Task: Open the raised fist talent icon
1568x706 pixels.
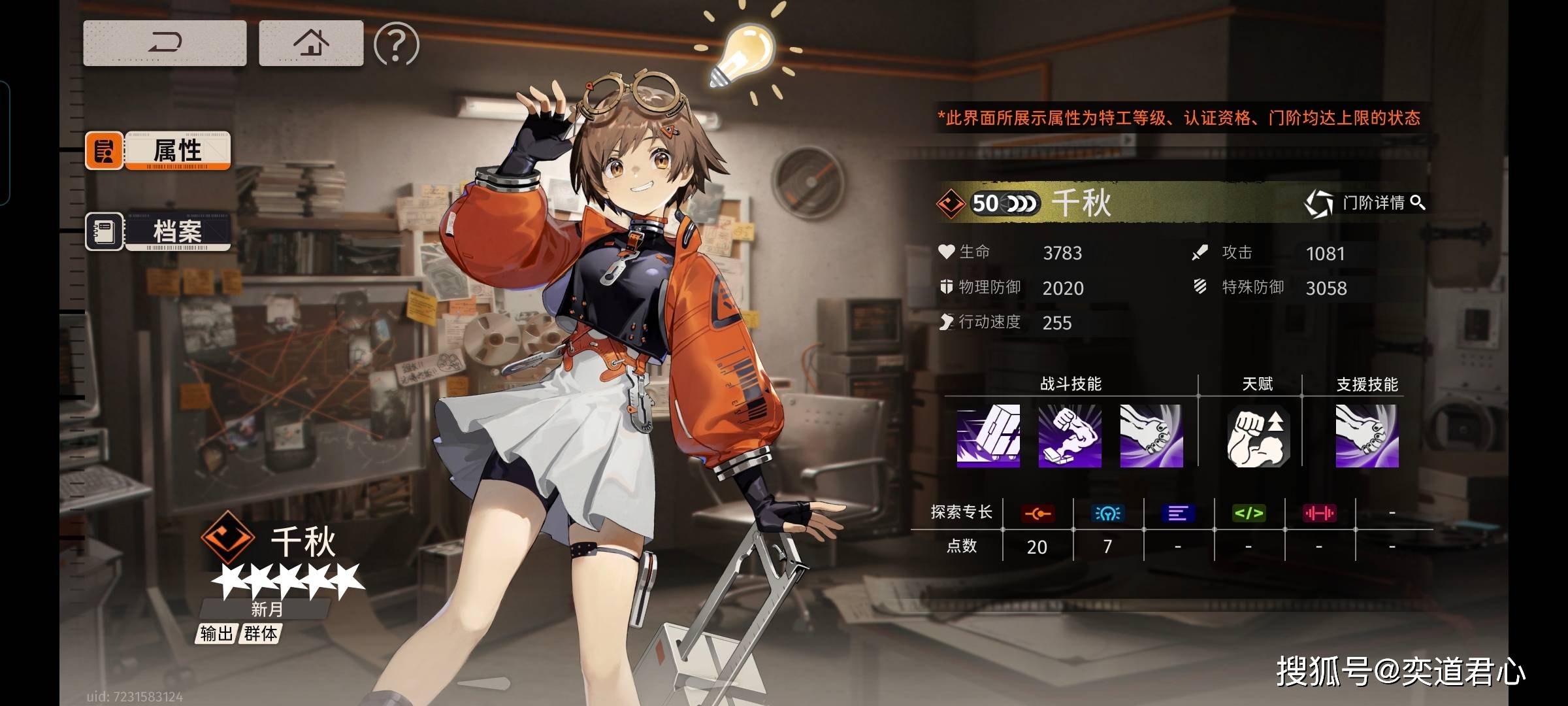Action: pos(1258,436)
